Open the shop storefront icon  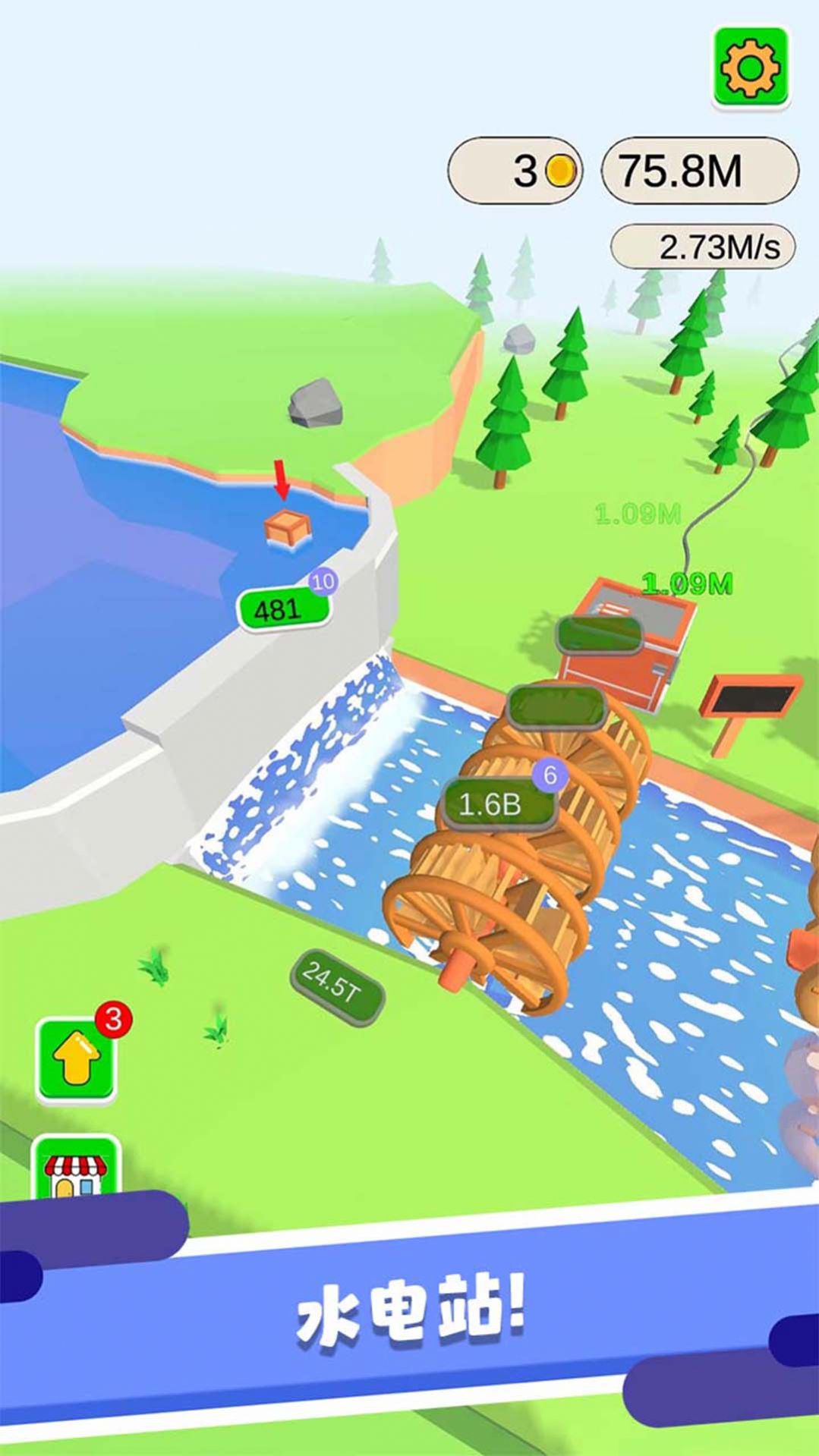[x=77, y=1172]
